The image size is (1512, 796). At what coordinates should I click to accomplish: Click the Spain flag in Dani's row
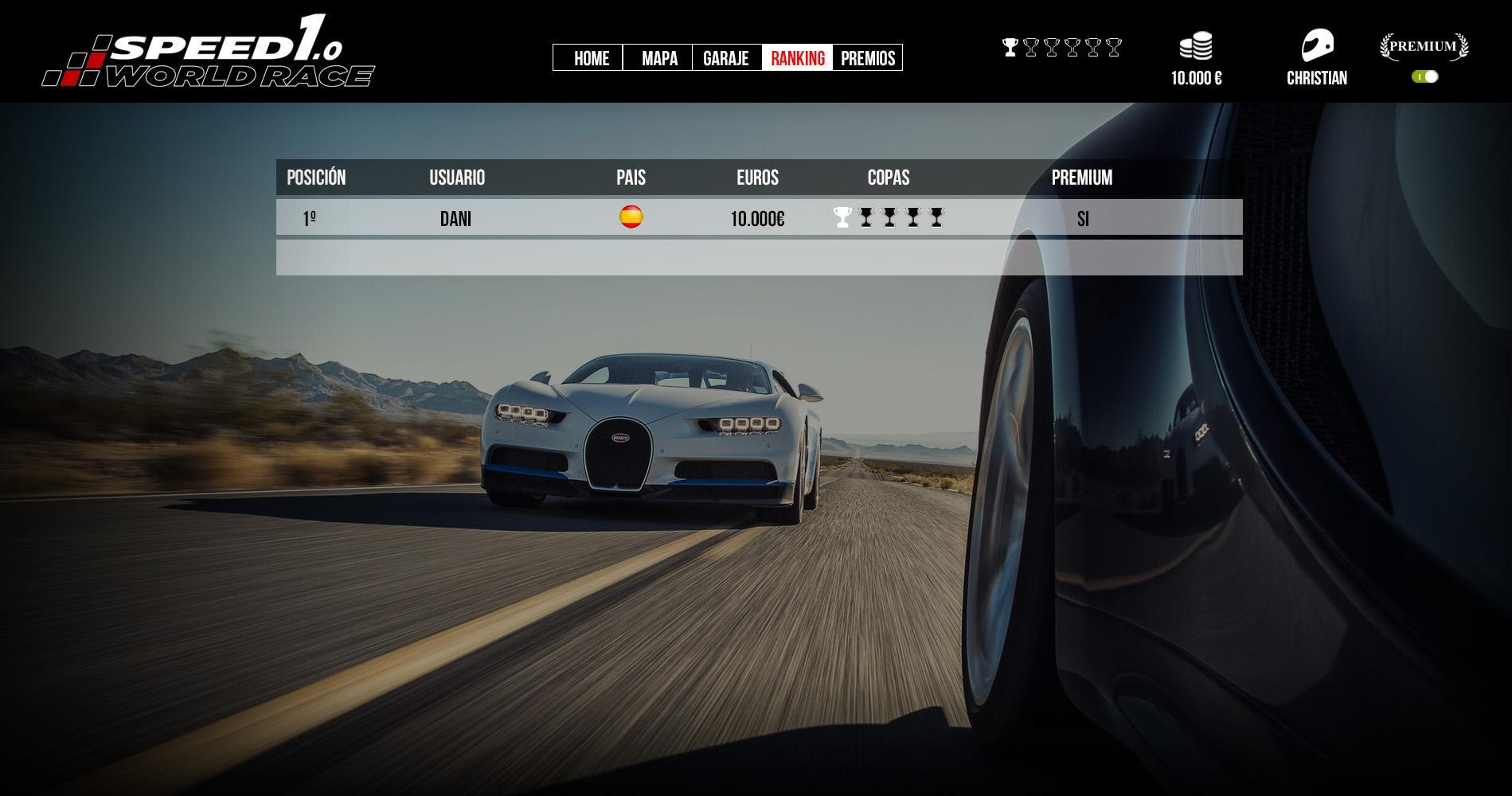(x=631, y=217)
